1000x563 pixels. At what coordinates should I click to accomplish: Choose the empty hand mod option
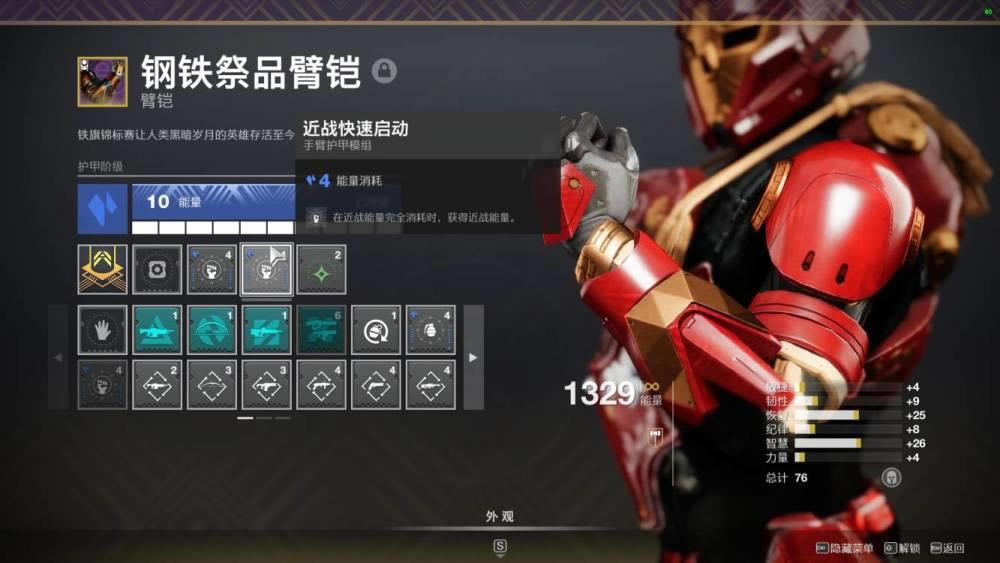point(103,329)
